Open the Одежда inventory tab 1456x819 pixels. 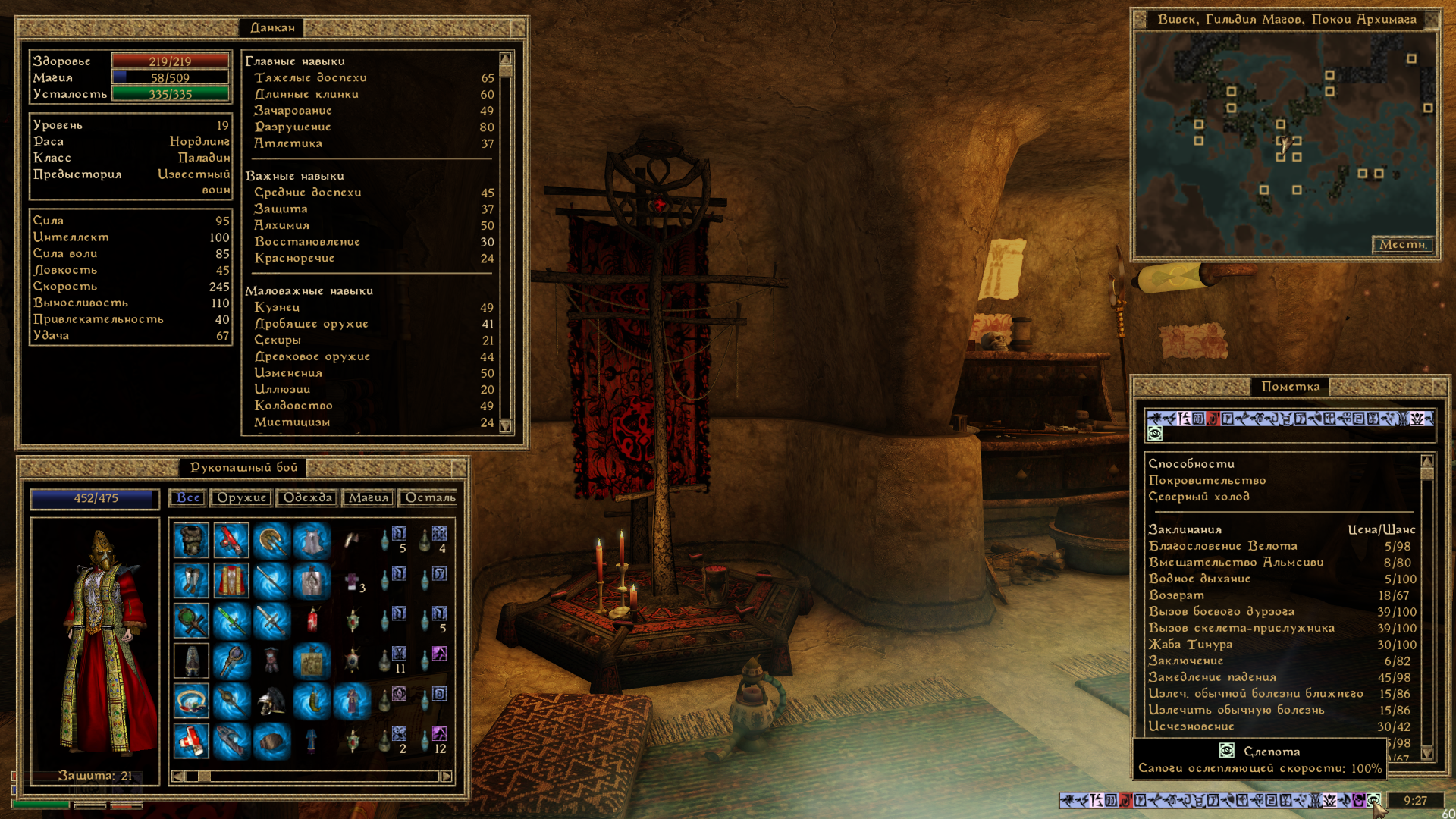pyautogui.click(x=308, y=498)
